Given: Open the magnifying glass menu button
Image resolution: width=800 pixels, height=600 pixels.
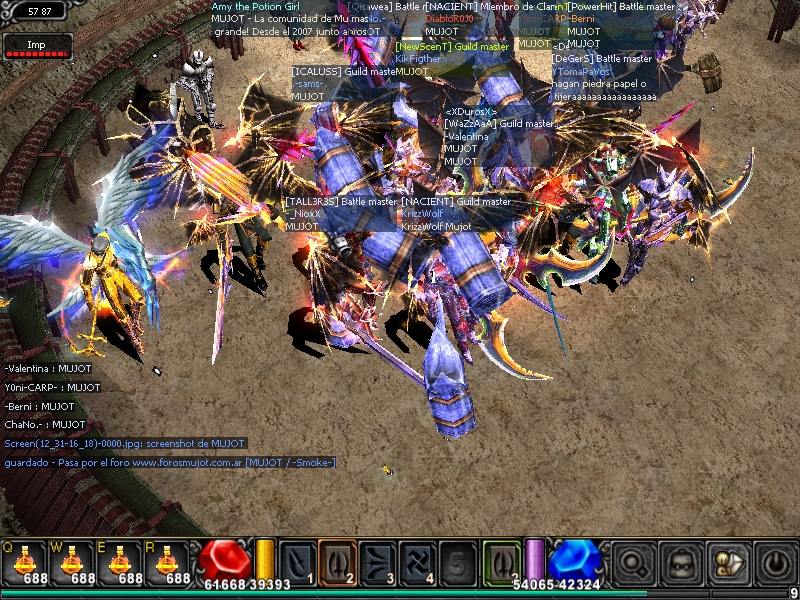Looking at the screenshot, I should point(632,563).
